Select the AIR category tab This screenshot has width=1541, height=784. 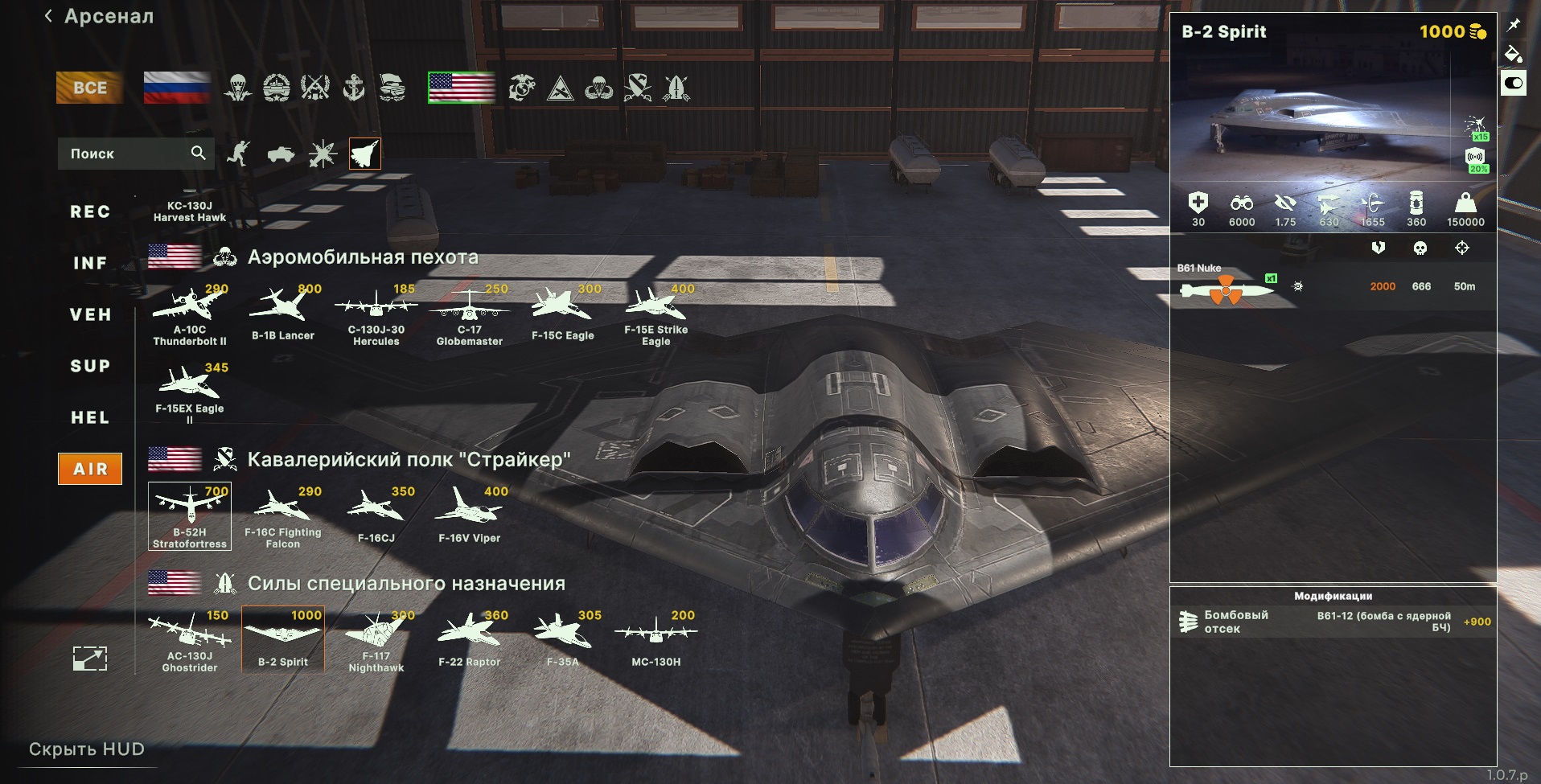tap(90, 469)
